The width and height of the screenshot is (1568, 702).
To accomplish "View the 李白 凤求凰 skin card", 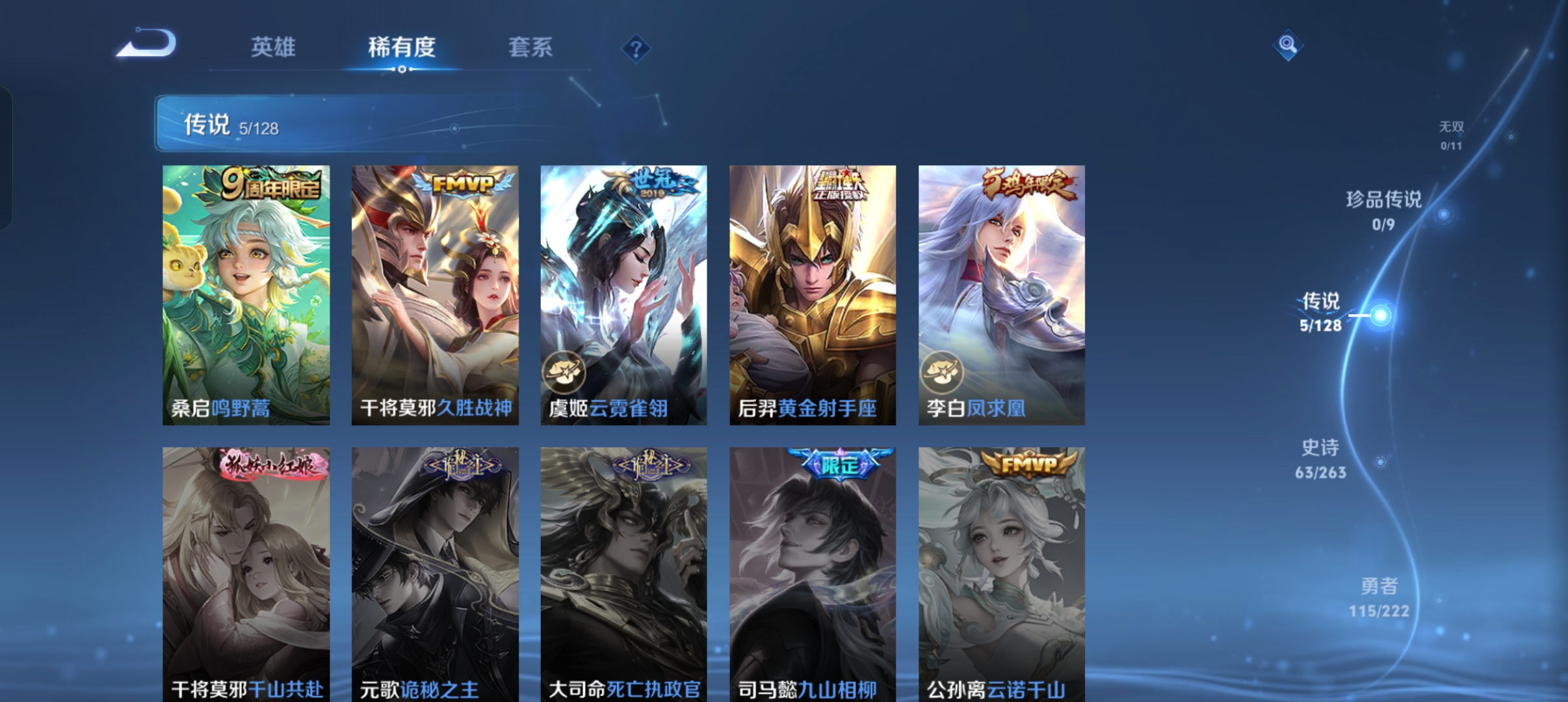I will point(1001,294).
